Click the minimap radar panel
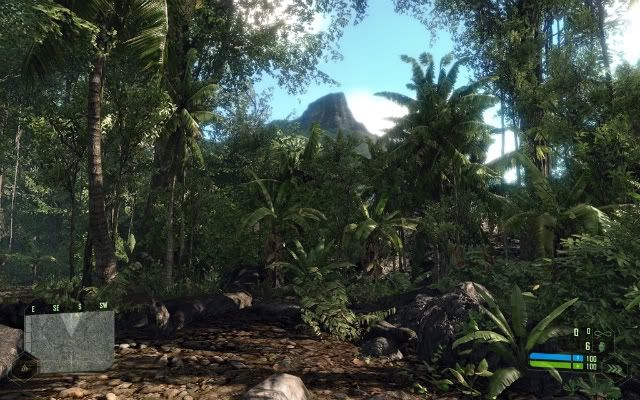The width and height of the screenshot is (640, 400). (69, 342)
